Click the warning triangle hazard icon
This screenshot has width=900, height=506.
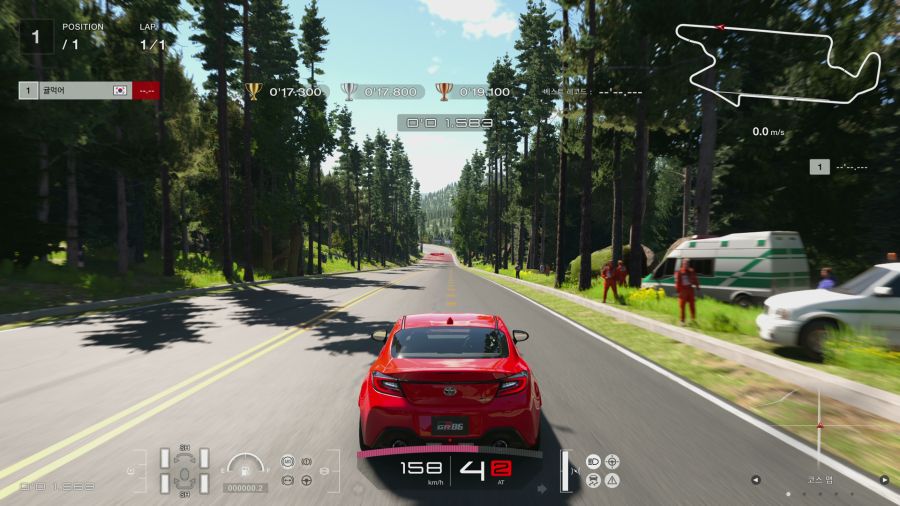pos(611,480)
